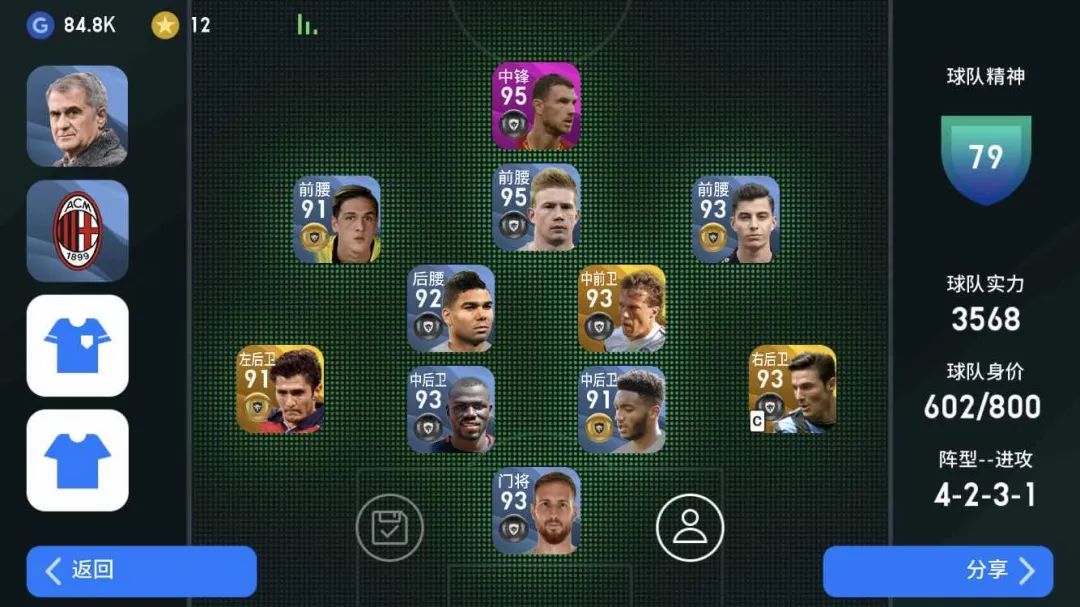Tap the G coin balance icon
Viewport: 1080px width, 607px height.
pos(40,25)
